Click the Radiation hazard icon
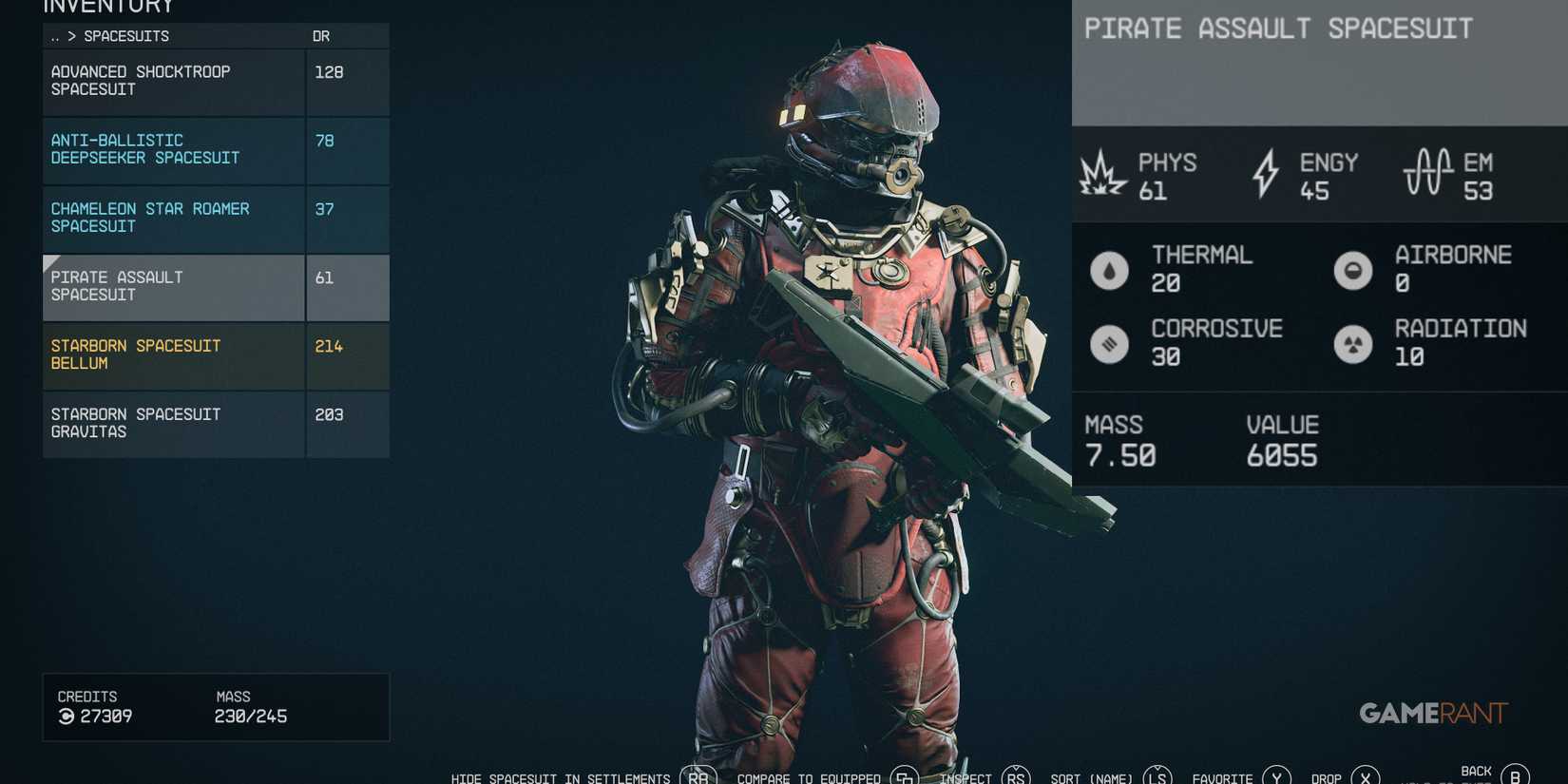The image size is (1568, 784). click(x=1353, y=343)
